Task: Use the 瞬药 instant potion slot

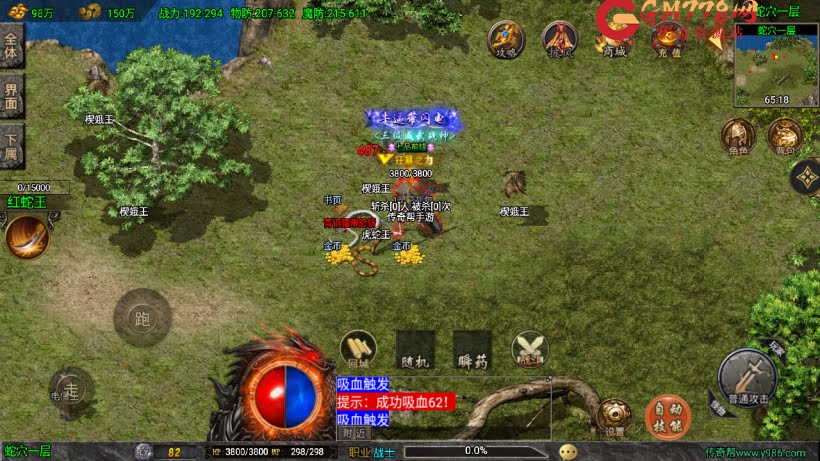Action: [472, 348]
